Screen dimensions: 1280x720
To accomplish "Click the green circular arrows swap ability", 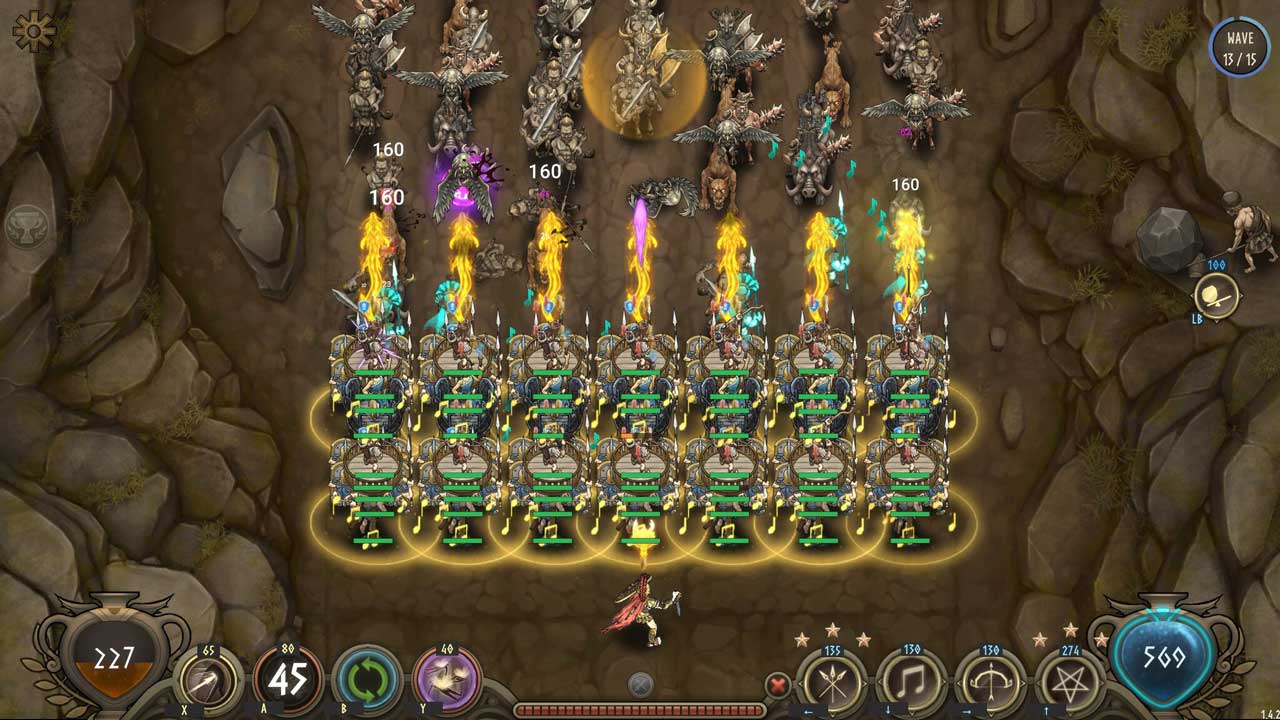I will point(367,681).
